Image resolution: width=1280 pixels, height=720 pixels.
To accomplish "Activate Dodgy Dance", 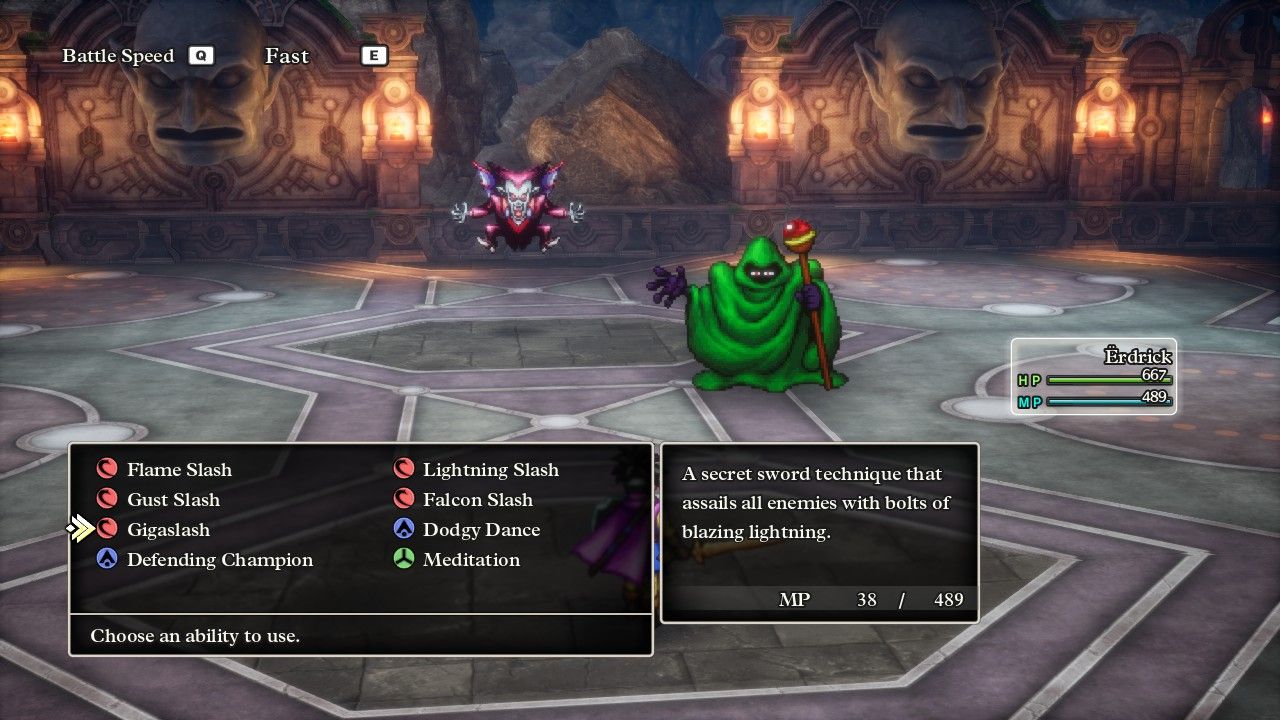I will [480, 530].
